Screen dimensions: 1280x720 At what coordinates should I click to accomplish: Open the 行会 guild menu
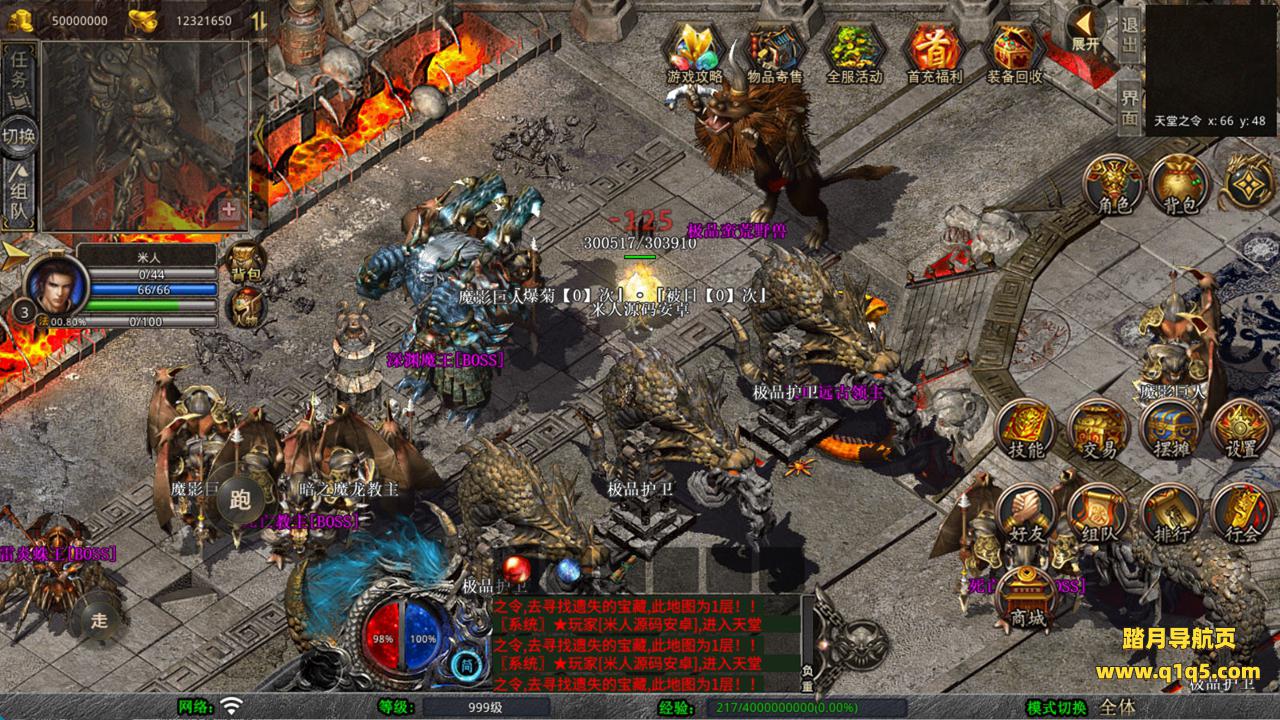[x=1242, y=514]
